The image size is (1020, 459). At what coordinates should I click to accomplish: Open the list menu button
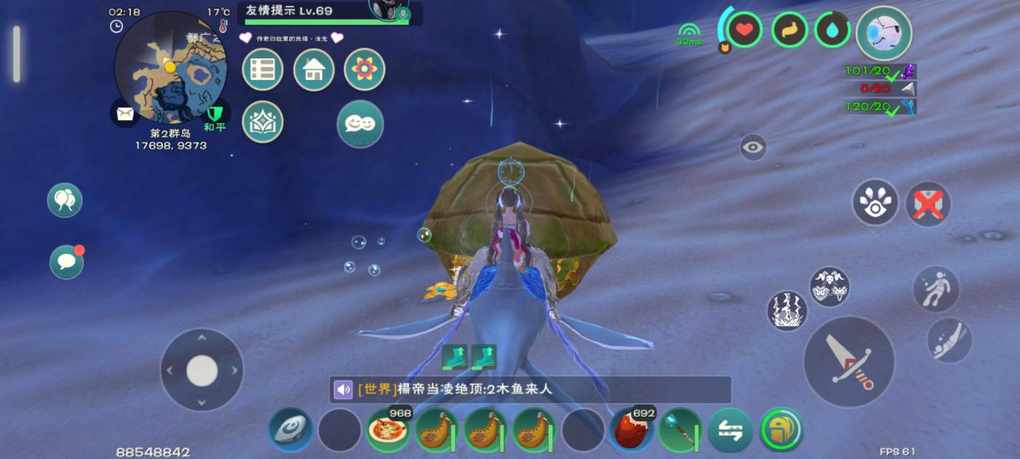[263, 70]
